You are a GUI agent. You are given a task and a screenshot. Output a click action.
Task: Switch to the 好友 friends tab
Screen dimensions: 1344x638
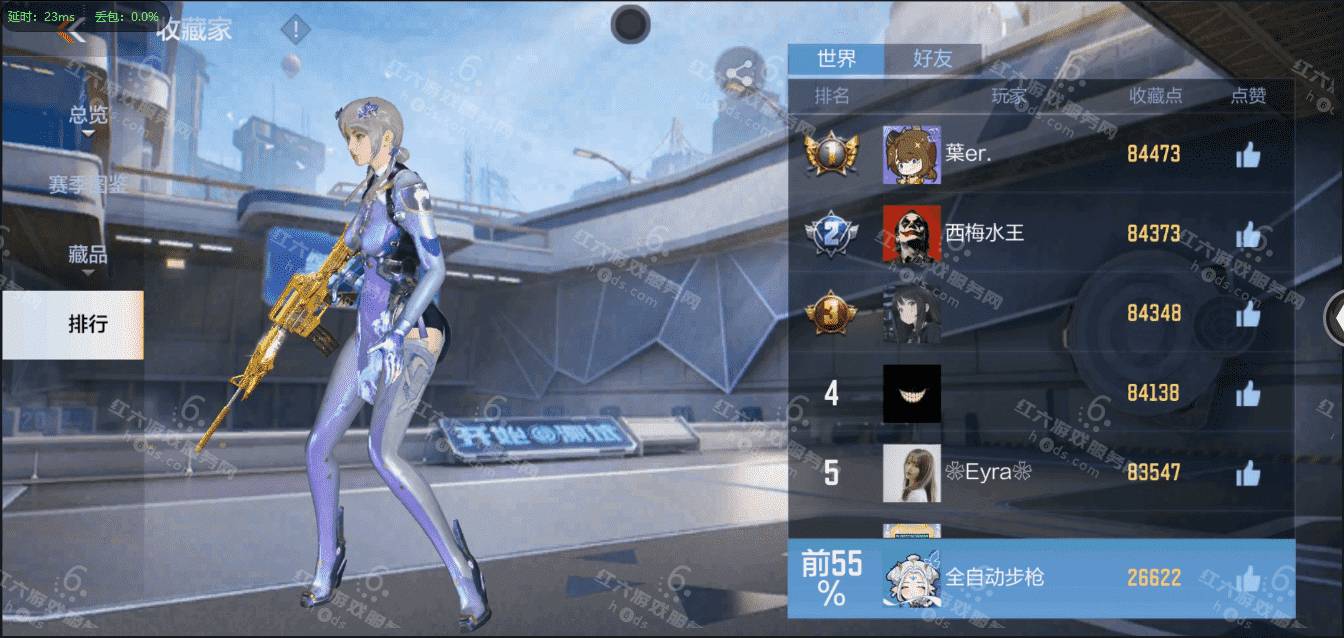tap(932, 58)
